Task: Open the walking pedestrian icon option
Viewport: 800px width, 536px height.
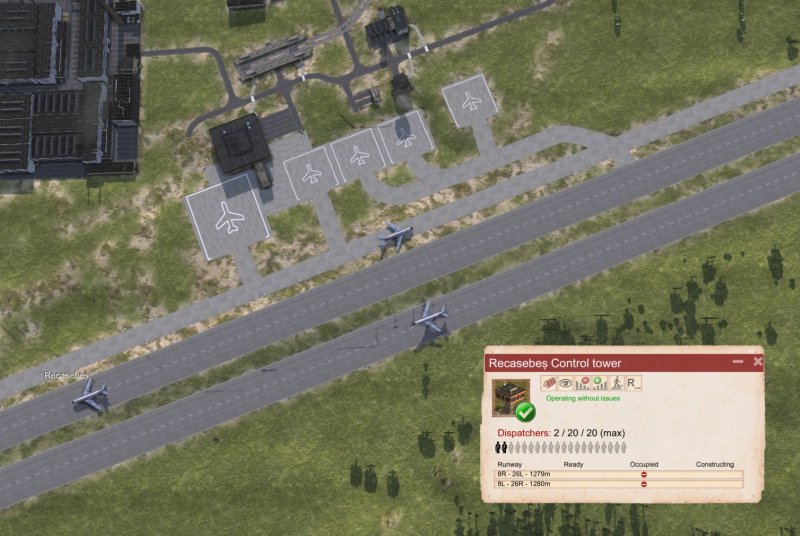Action: click(x=617, y=383)
